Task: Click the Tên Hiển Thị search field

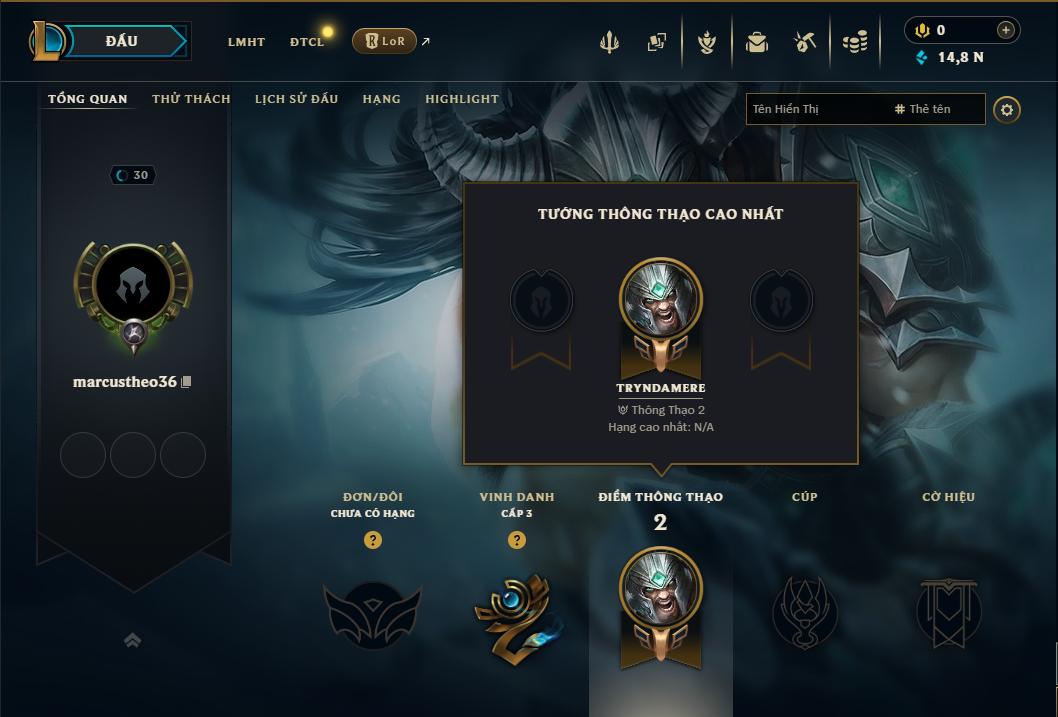Action: coord(815,109)
